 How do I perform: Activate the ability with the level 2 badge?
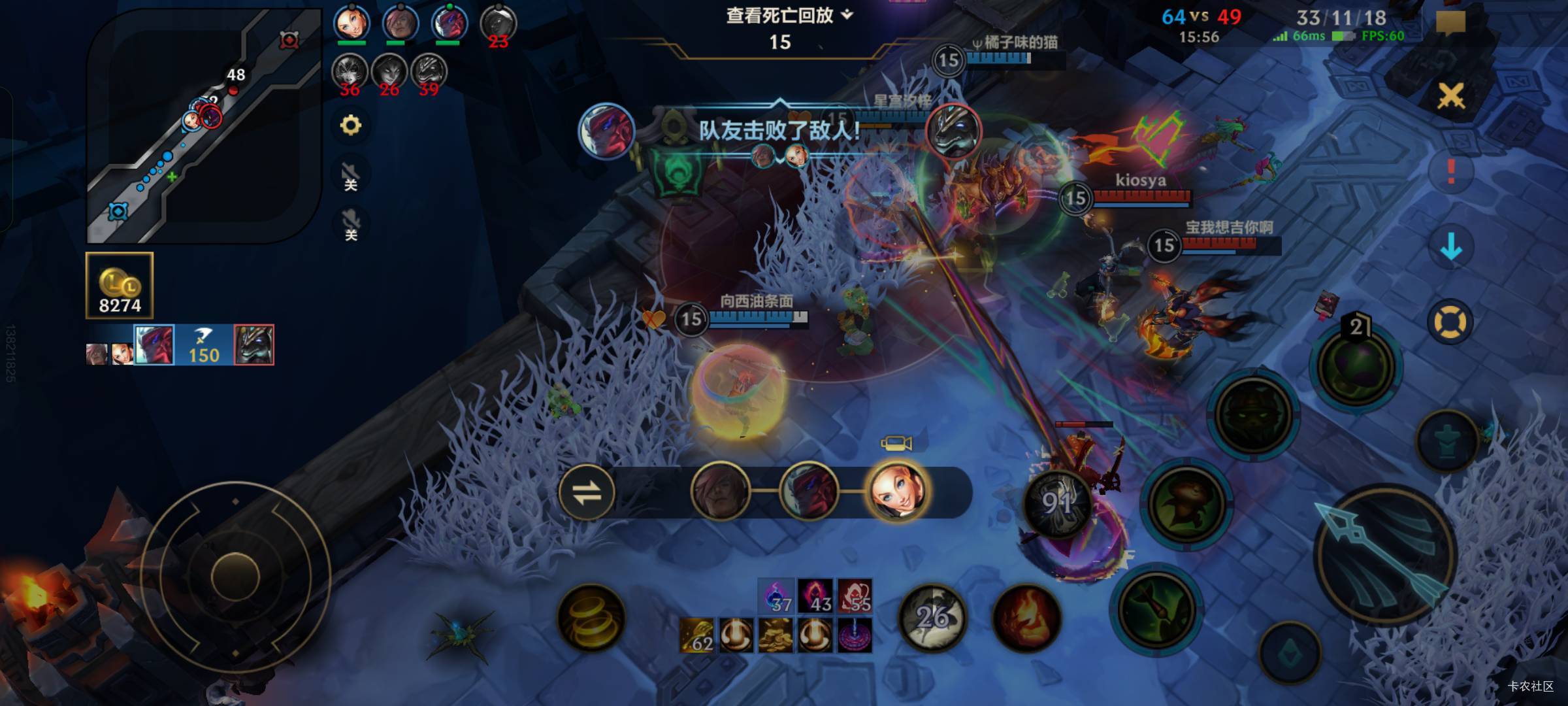1356,366
